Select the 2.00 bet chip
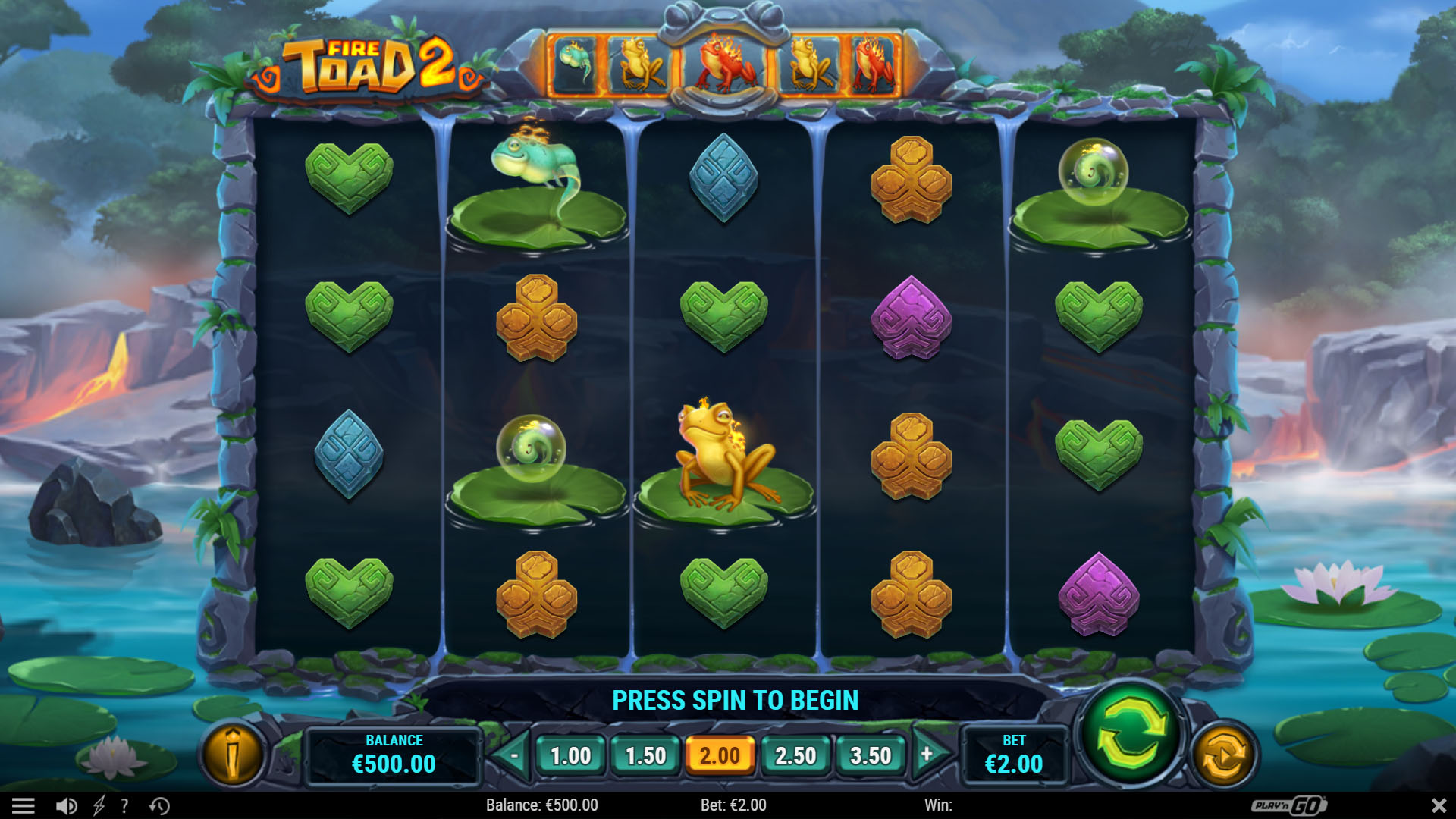The image size is (1456, 819). pyautogui.click(x=720, y=756)
